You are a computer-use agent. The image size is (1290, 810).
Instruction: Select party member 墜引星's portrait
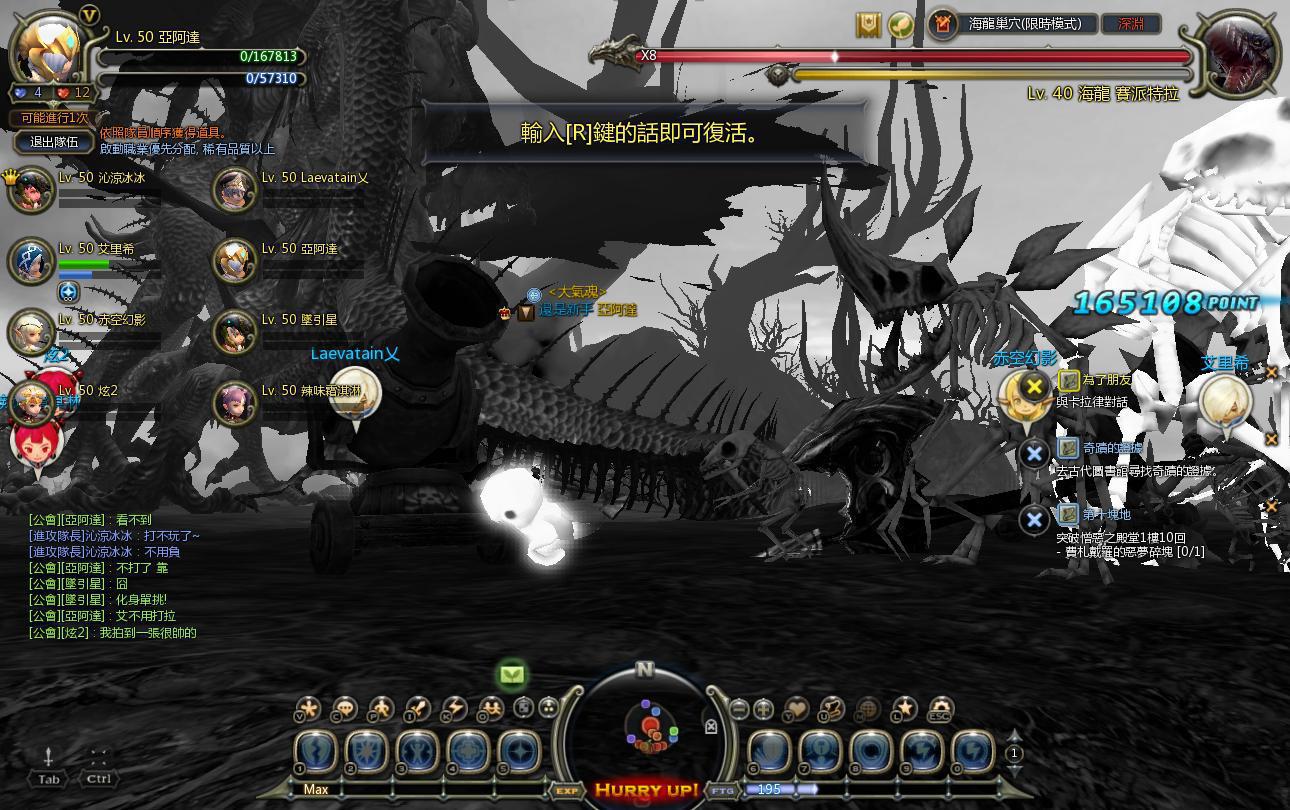pyautogui.click(x=235, y=332)
